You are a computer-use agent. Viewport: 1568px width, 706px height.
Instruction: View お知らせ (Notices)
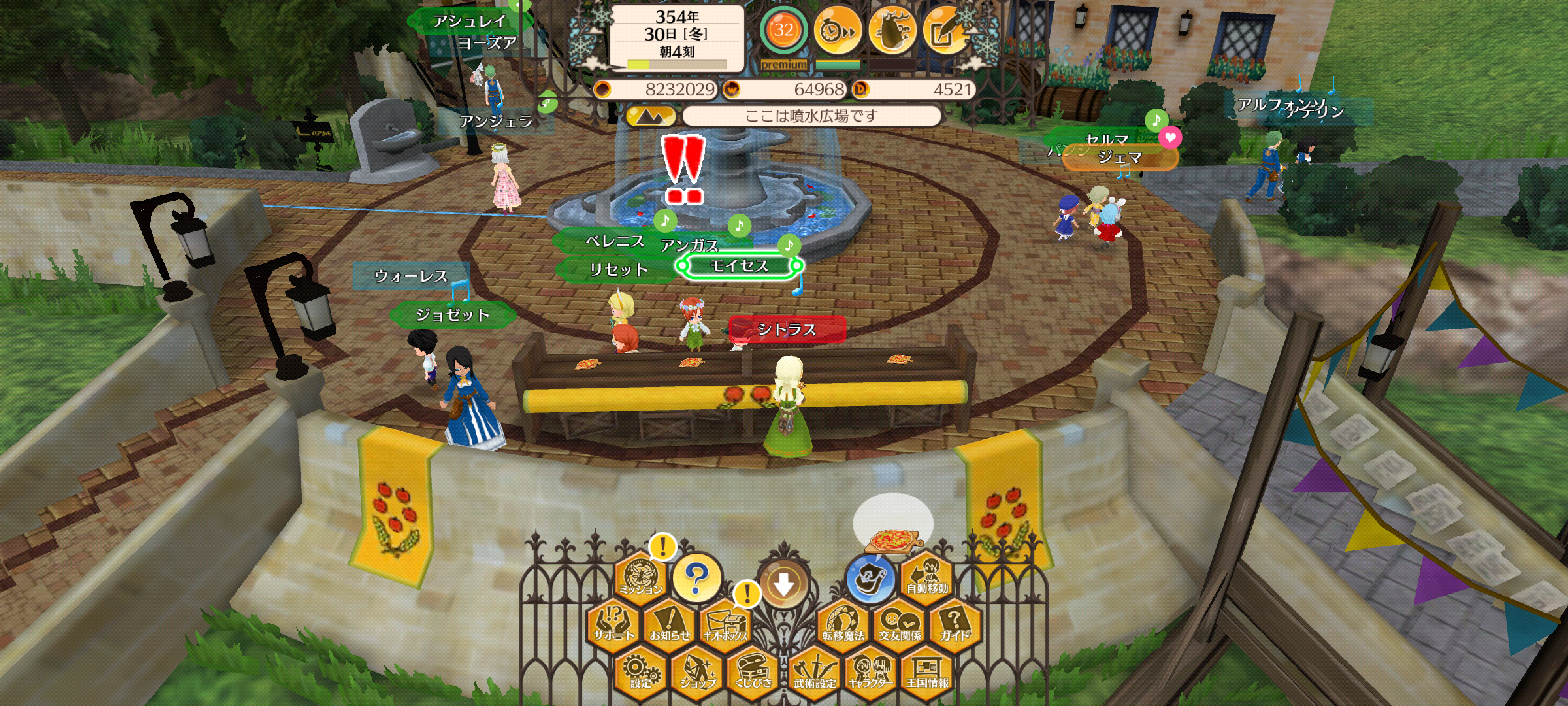point(670,624)
